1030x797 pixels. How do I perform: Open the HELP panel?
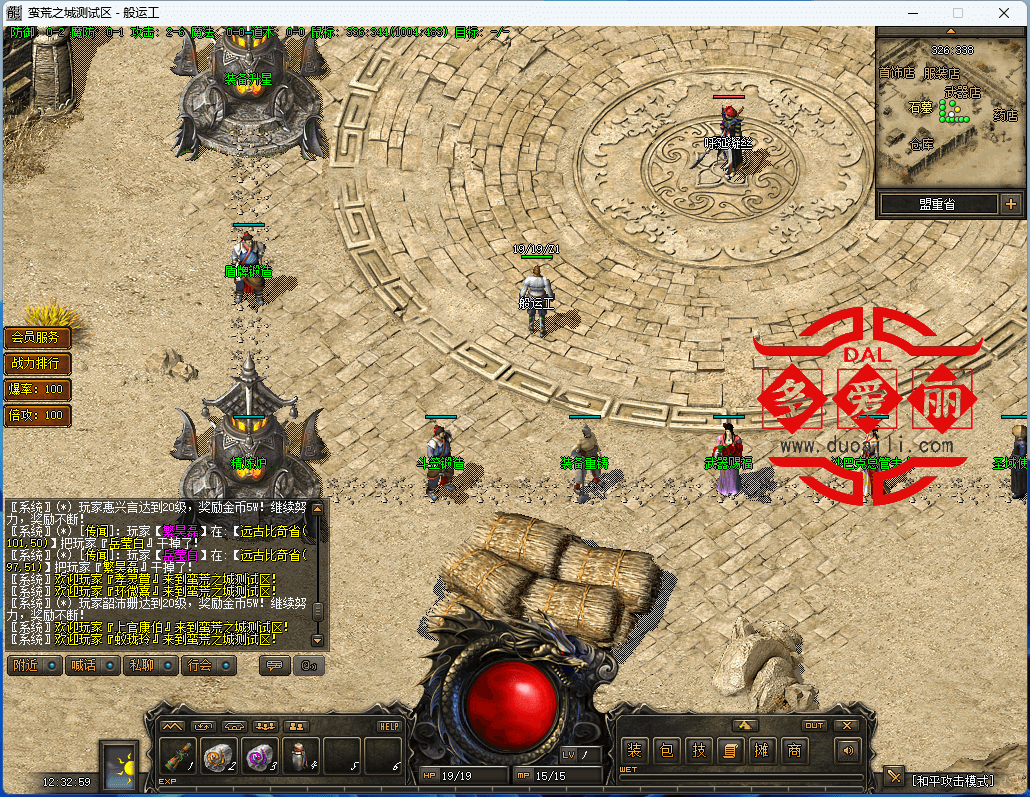(x=389, y=726)
